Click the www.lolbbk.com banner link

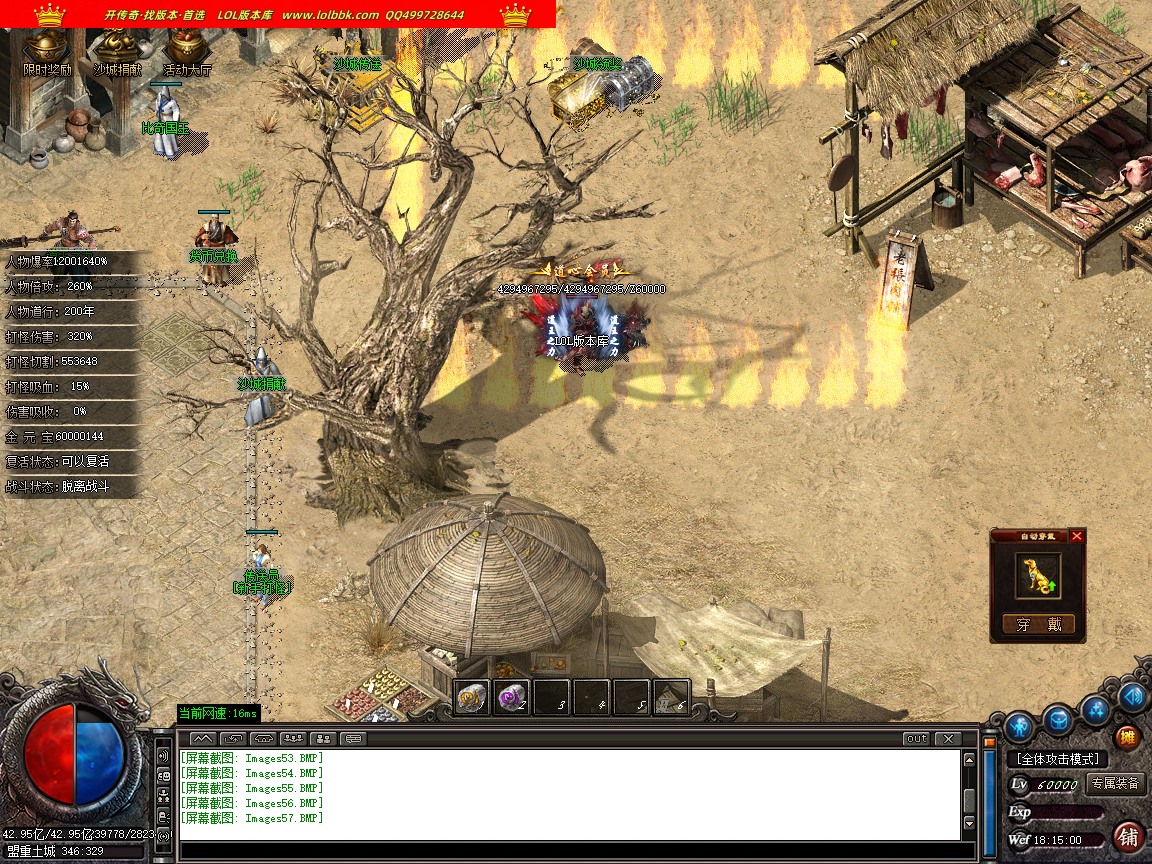(330, 15)
